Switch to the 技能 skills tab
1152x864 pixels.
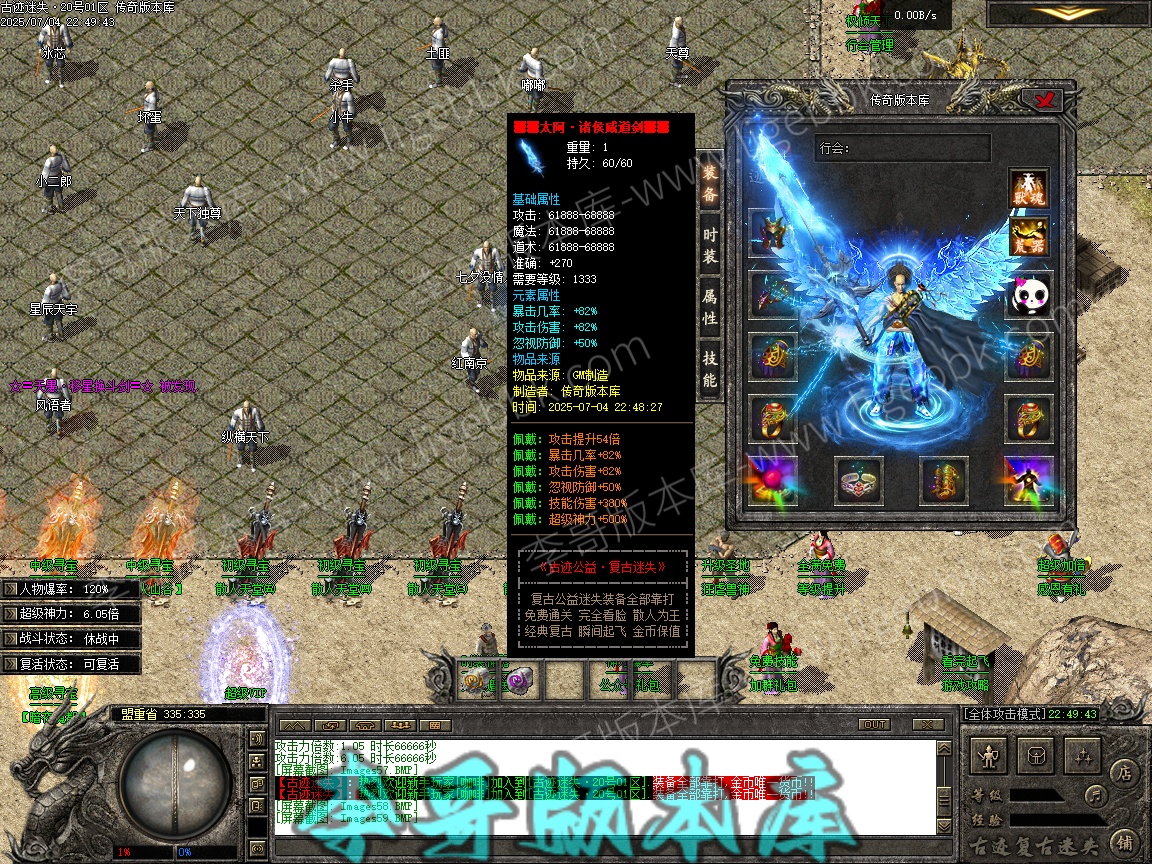click(x=709, y=368)
